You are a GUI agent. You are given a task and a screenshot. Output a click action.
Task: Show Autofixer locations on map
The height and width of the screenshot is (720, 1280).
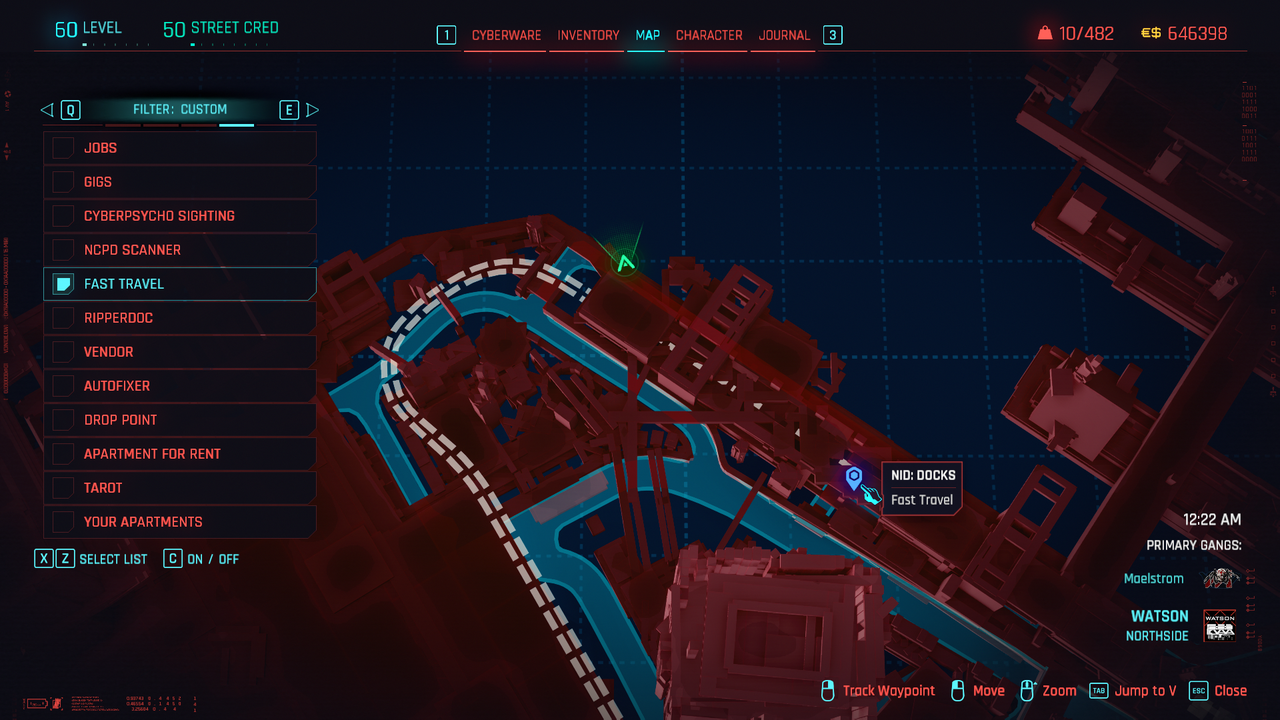point(64,386)
